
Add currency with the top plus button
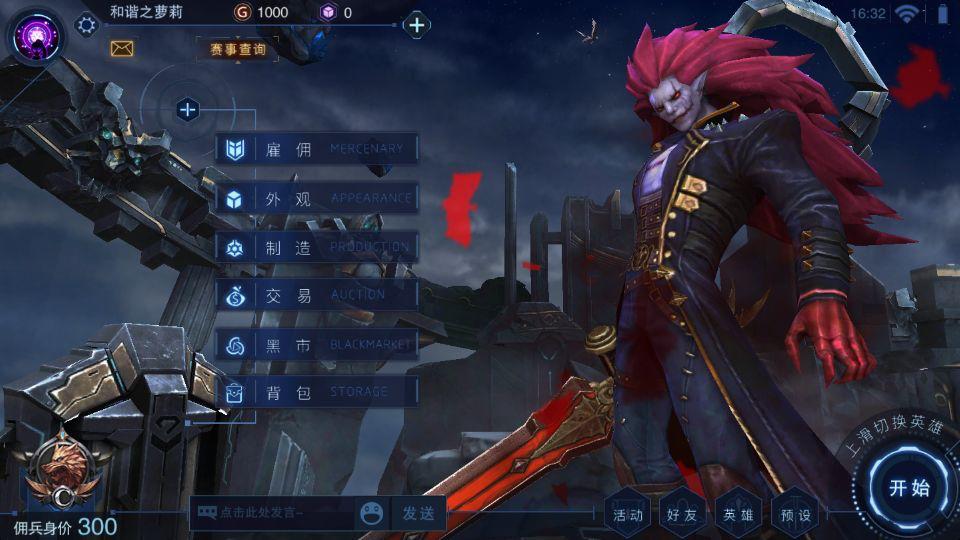[417, 25]
